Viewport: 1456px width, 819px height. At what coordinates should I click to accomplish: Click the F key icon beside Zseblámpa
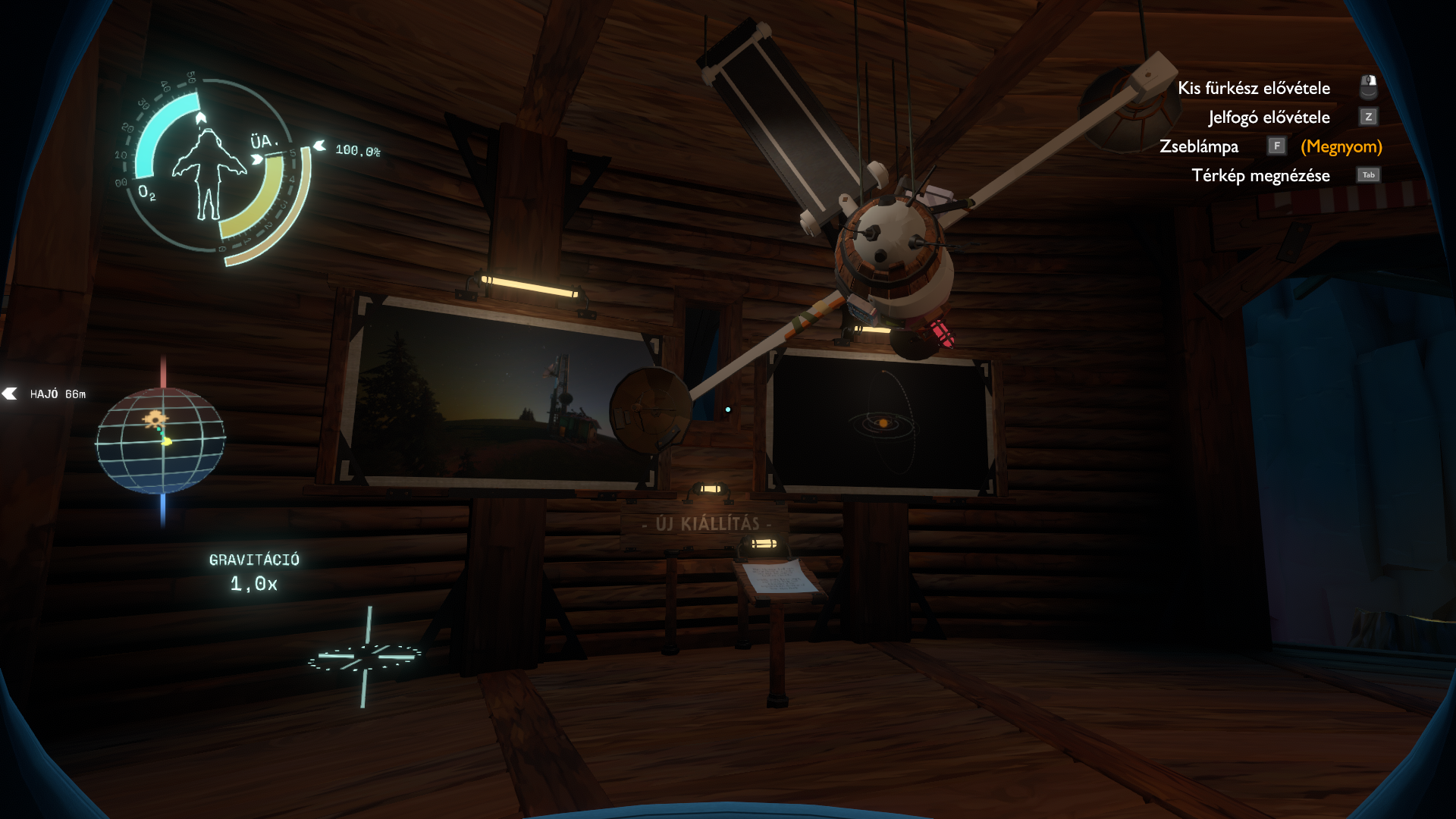coord(1277,146)
